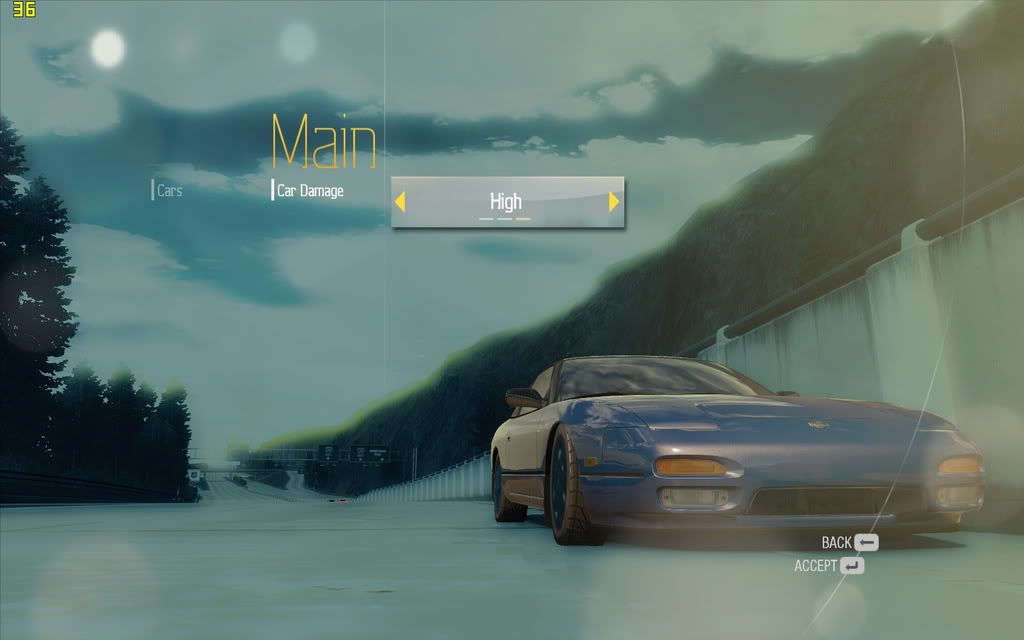Click the right arrow on Car Damage selector
The height and width of the screenshot is (640, 1024).
tap(614, 202)
